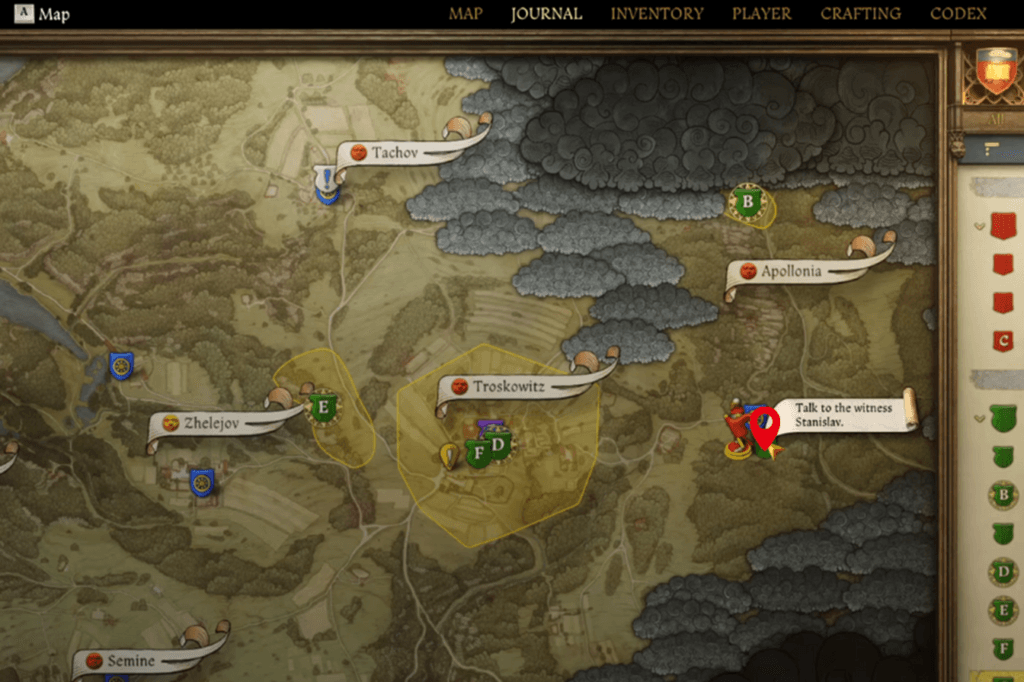Switch to the Journal tab
Viewport: 1024px width, 682px height.
click(546, 14)
